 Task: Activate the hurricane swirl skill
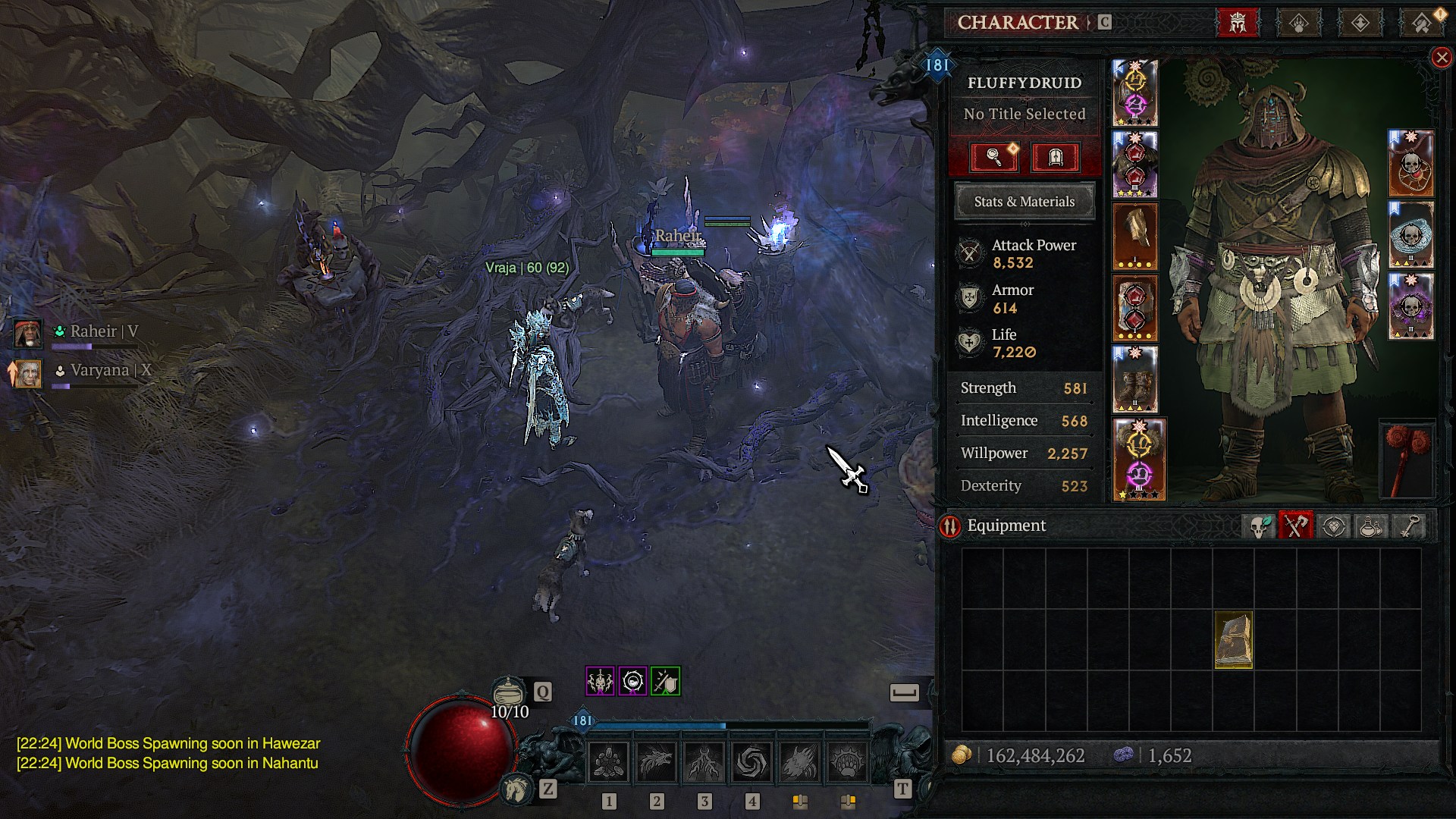752,762
